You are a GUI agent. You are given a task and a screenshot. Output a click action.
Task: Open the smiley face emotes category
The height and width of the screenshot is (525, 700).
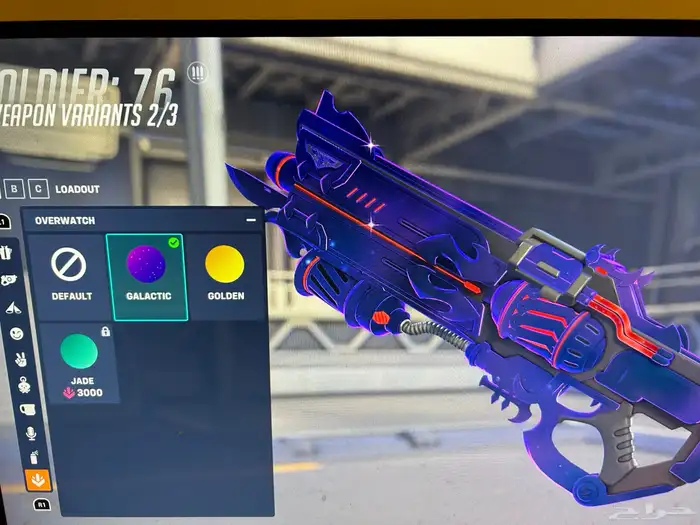click(x=18, y=333)
